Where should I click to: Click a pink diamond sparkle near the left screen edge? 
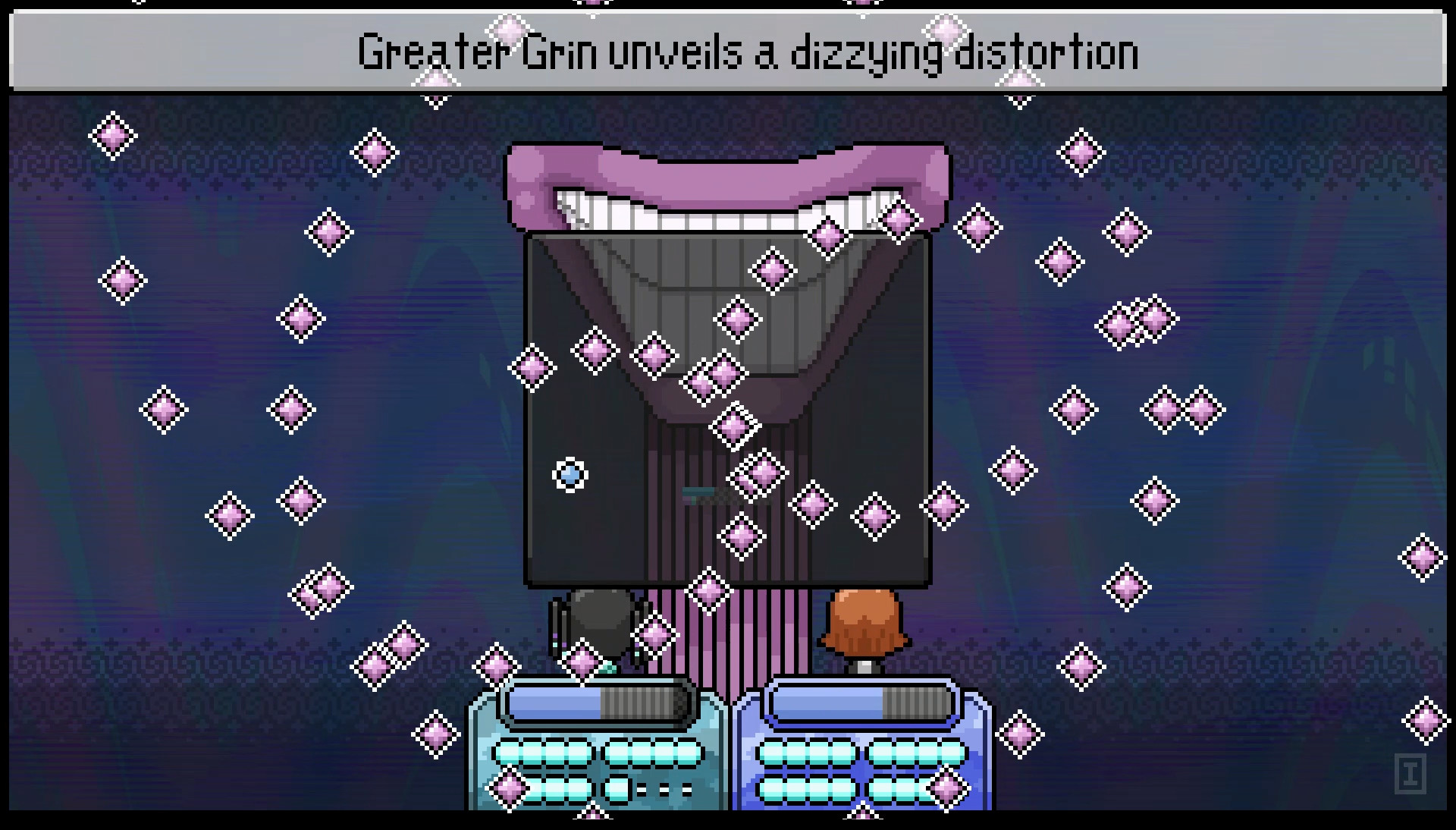111,134
